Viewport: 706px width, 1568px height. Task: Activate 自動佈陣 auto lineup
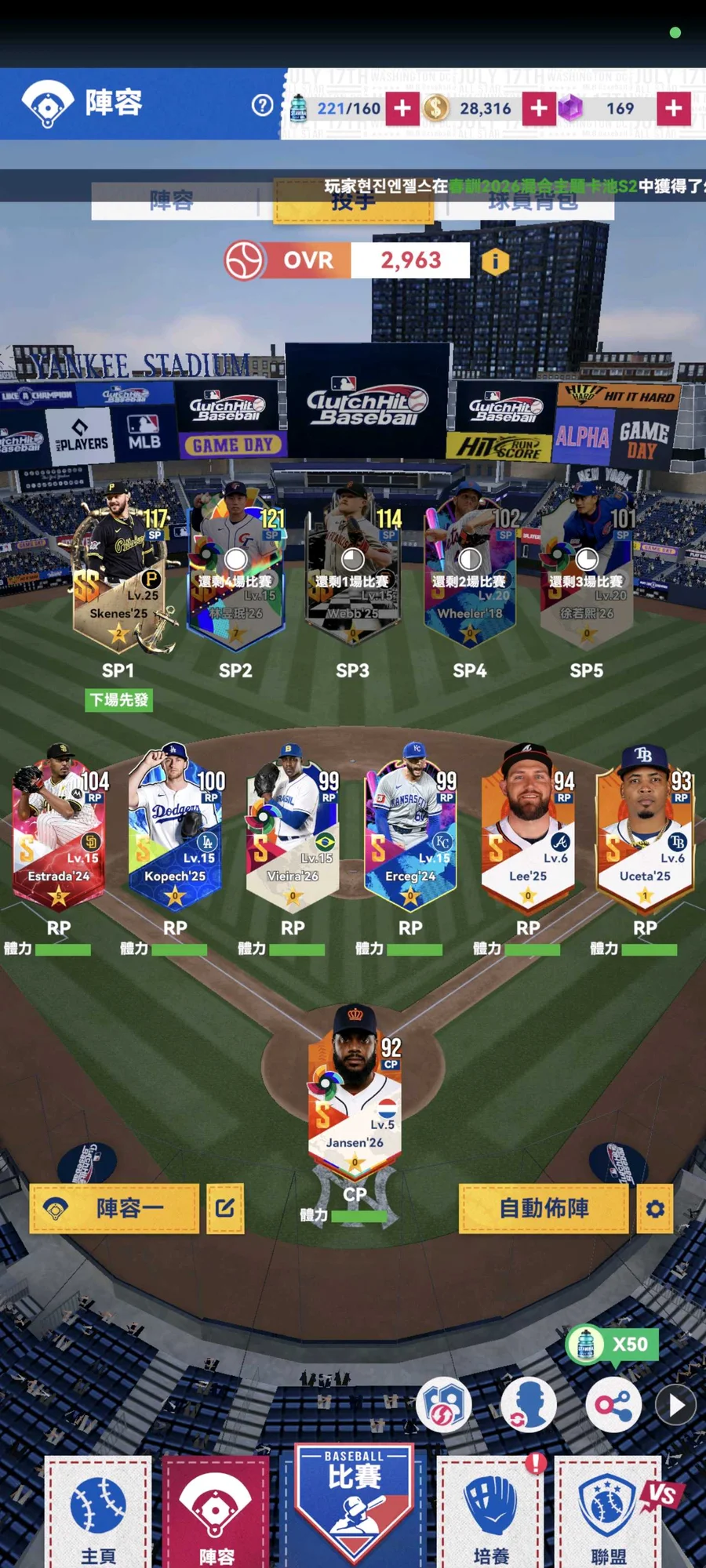[x=544, y=1208]
